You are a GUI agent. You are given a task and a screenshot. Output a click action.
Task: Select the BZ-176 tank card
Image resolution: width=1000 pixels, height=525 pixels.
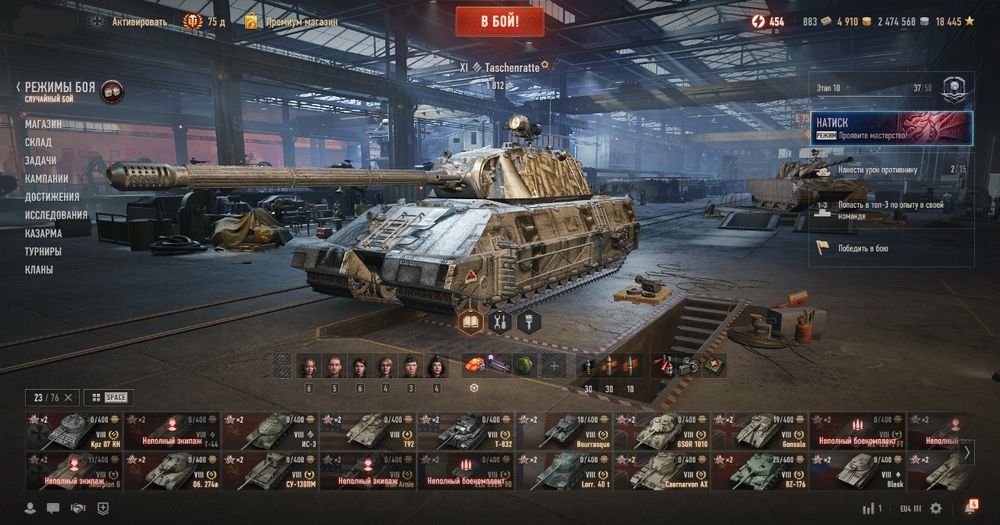tap(759, 471)
